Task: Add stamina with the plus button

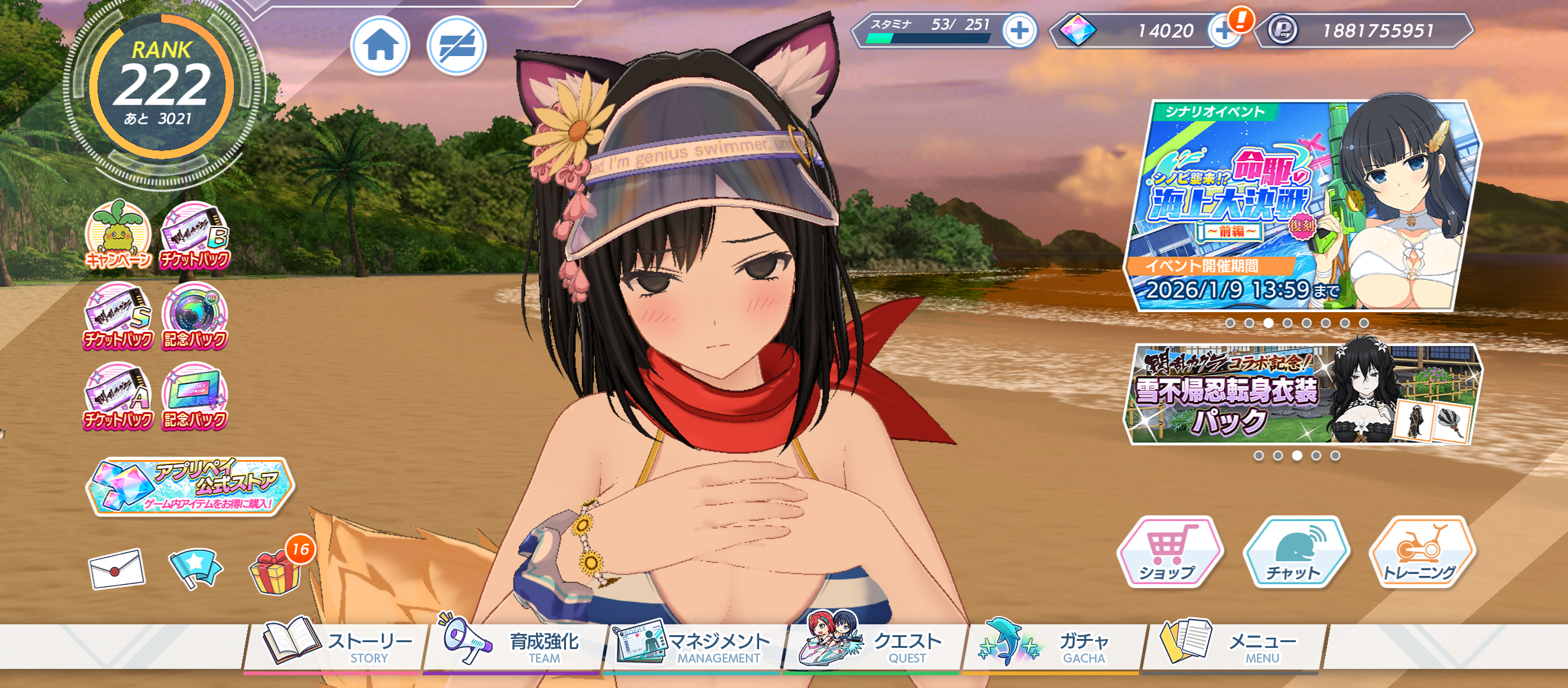Action: coord(1019,30)
